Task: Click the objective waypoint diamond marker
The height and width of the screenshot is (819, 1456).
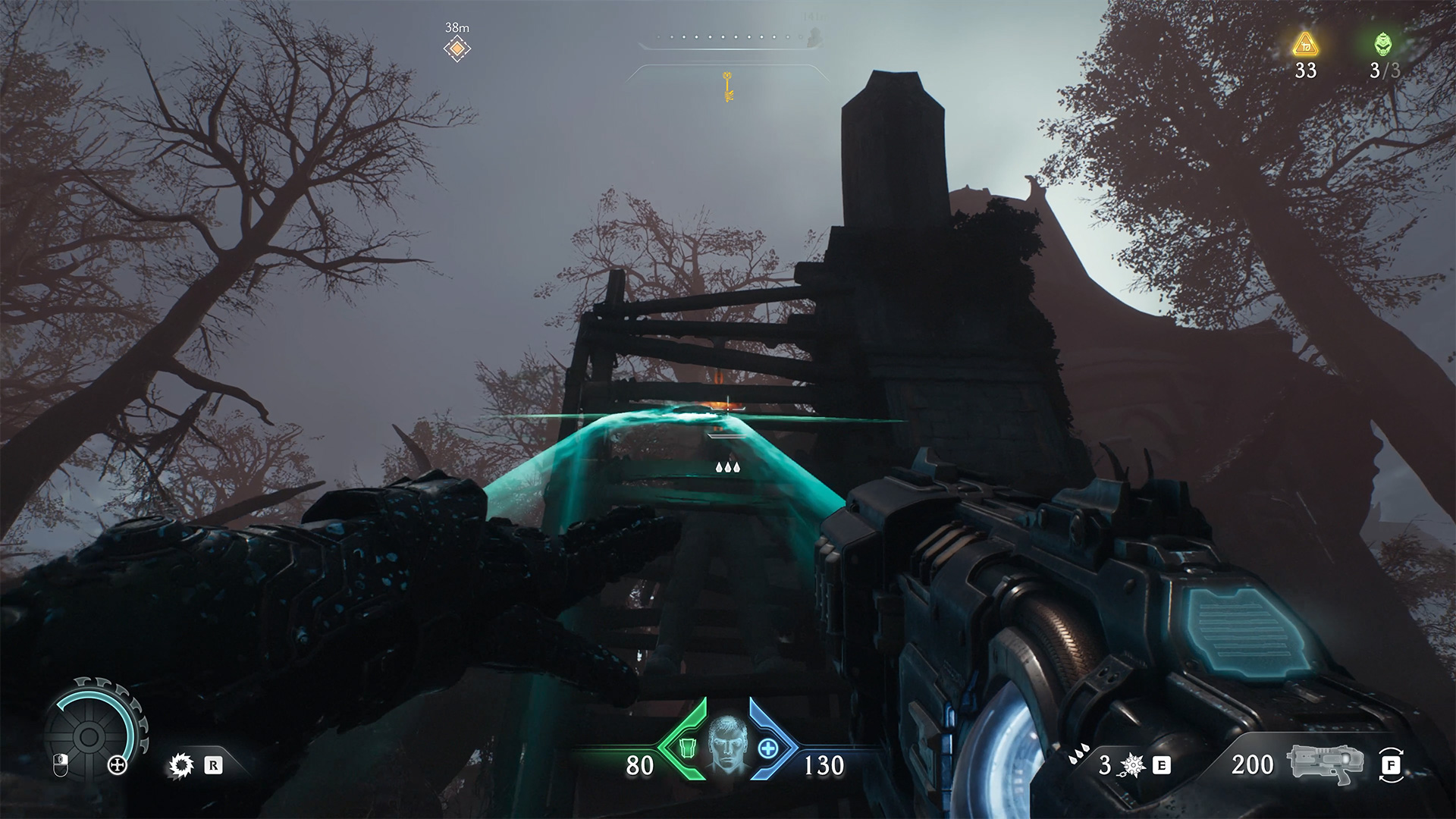Action: pyautogui.click(x=457, y=49)
